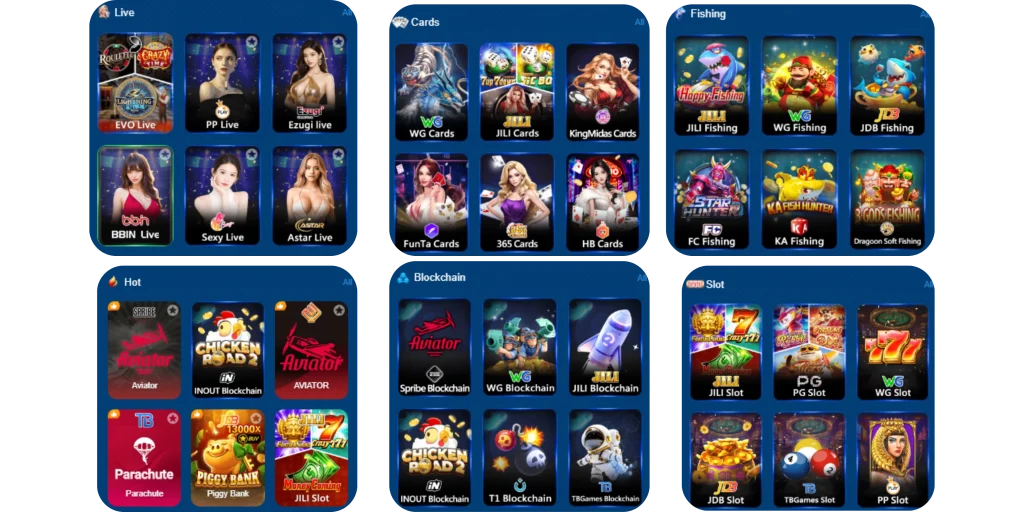Launch Spribe Blockchain Aviator tile
This screenshot has height=512, width=1024.
point(434,346)
